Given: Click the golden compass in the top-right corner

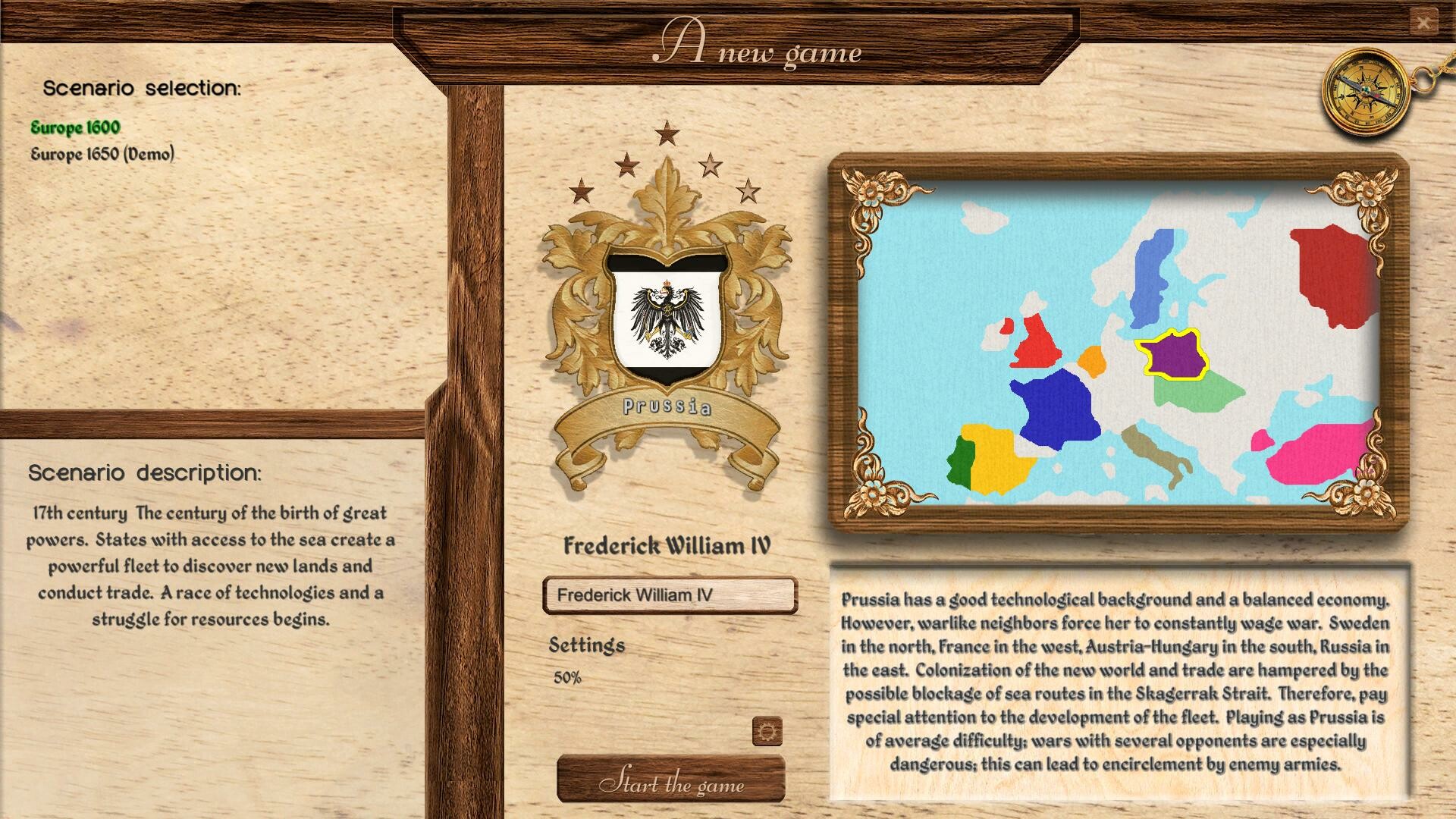Looking at the screenshot, I should coord(1365,91).
